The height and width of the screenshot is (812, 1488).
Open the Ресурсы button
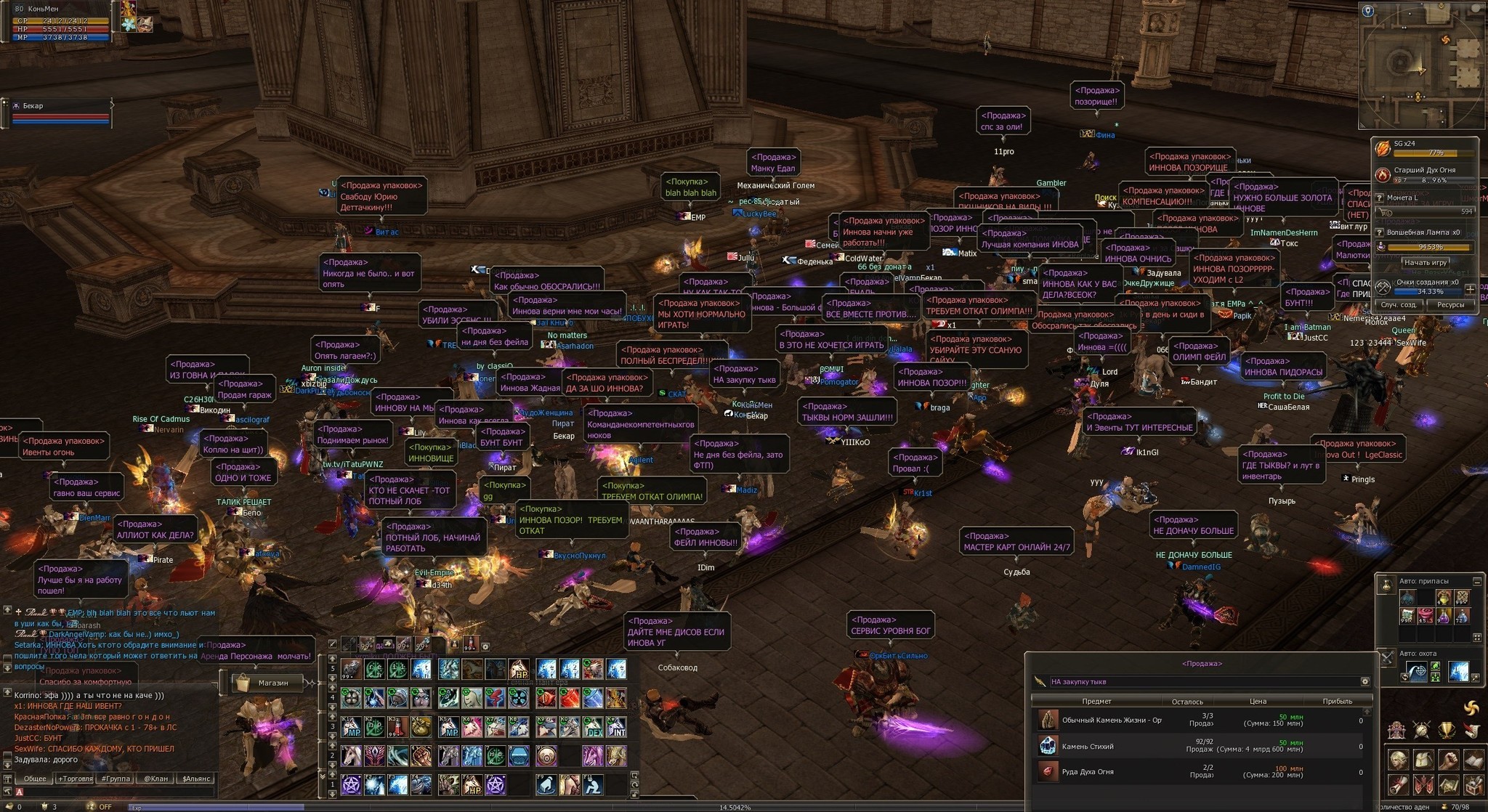1450,305
